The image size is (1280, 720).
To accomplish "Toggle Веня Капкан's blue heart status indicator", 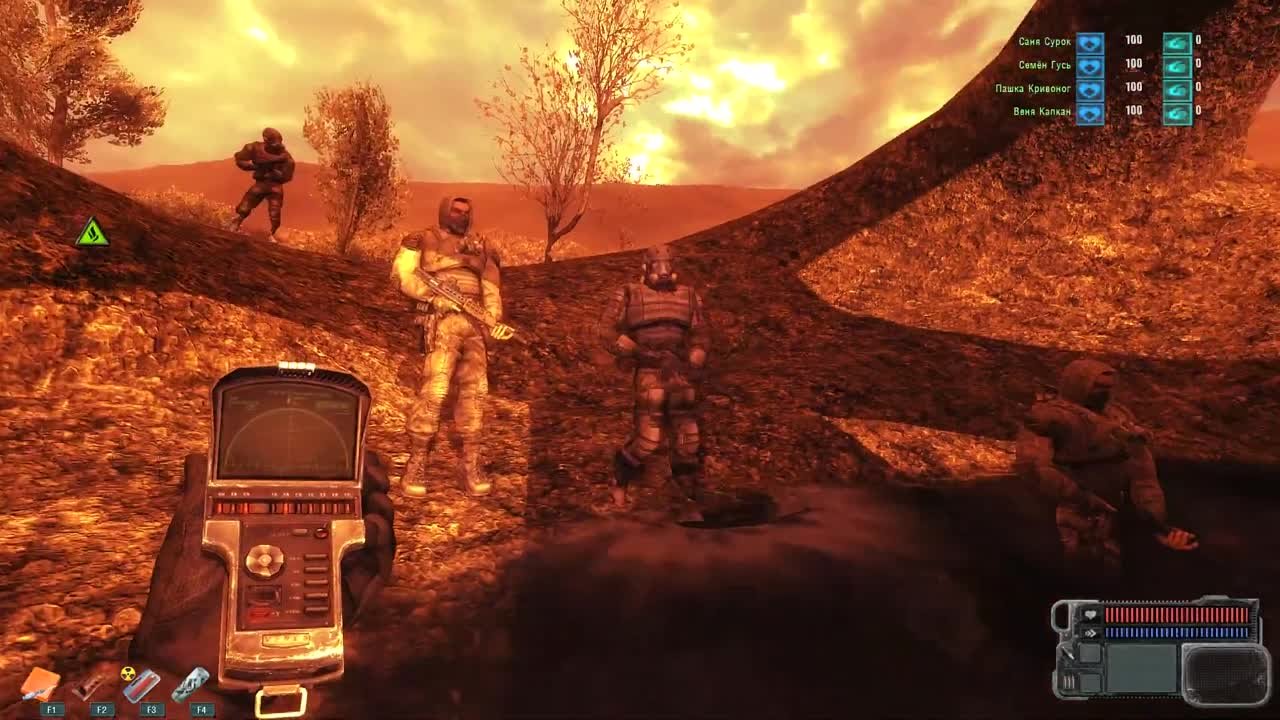I will click(x=1089, y=112).
